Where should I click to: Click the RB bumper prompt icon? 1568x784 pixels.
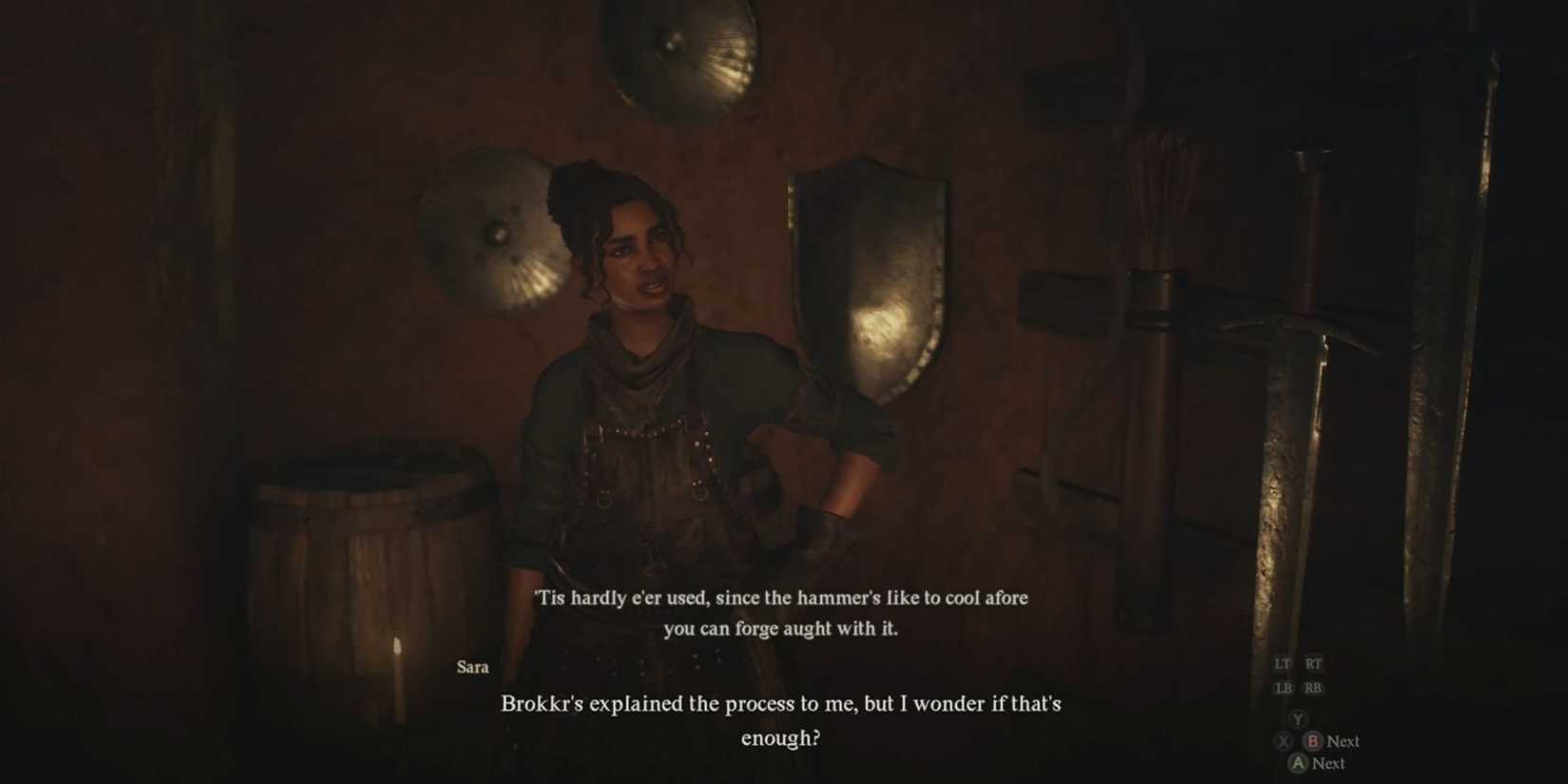point(1314,686)
